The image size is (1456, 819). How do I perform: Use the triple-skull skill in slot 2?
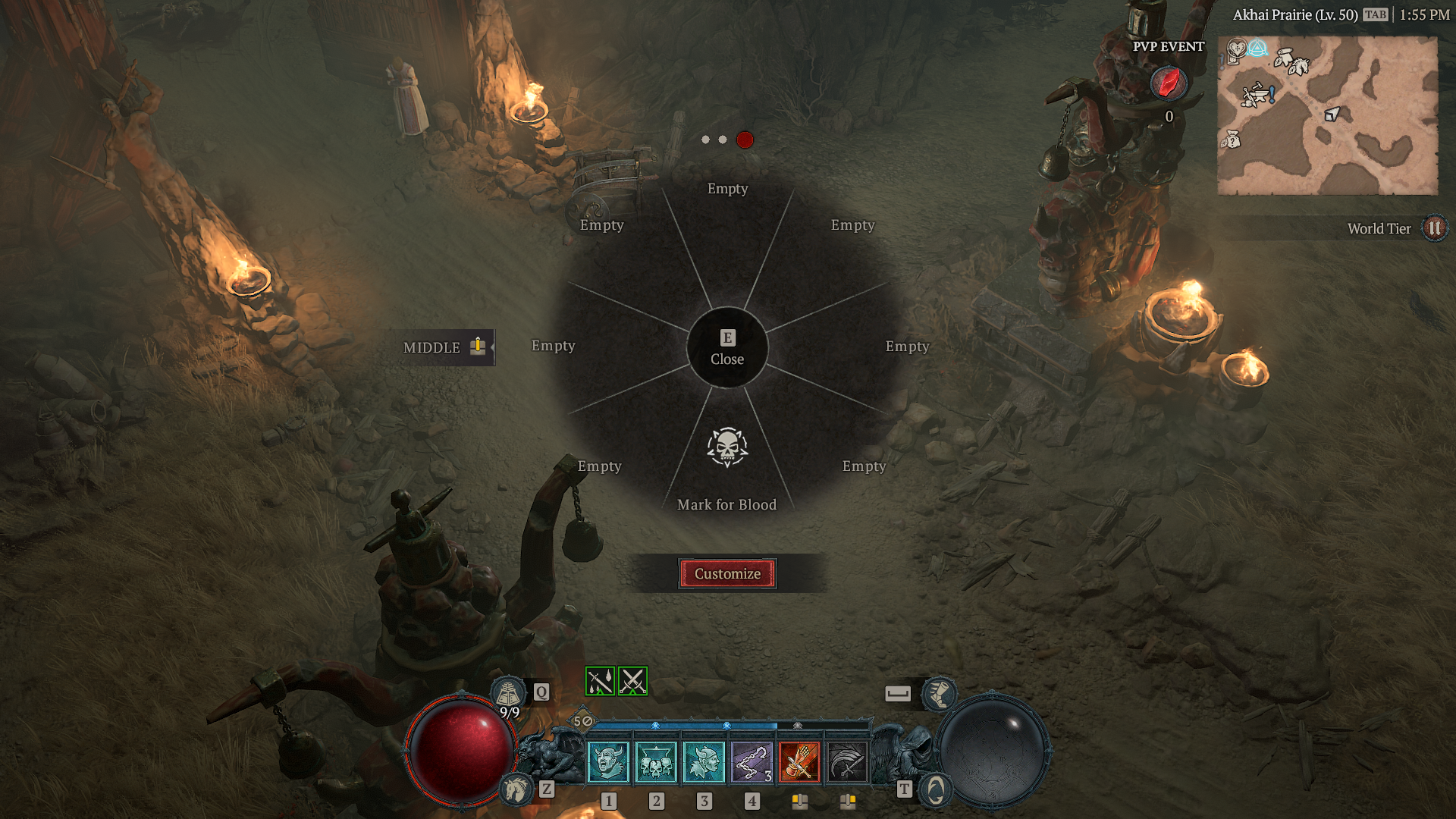click(x=657, y=761)
